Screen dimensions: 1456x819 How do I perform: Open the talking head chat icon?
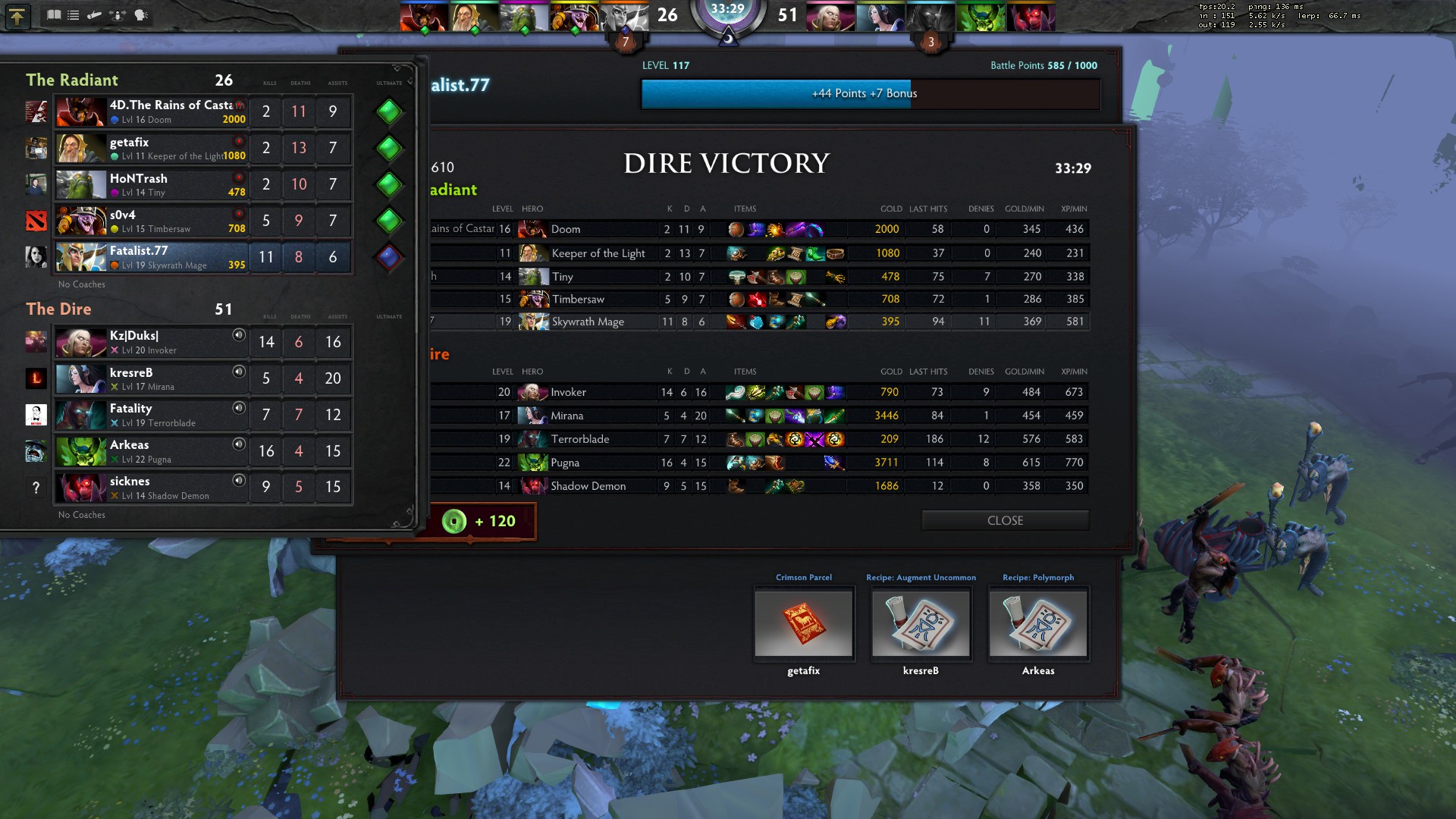point(141,14)
